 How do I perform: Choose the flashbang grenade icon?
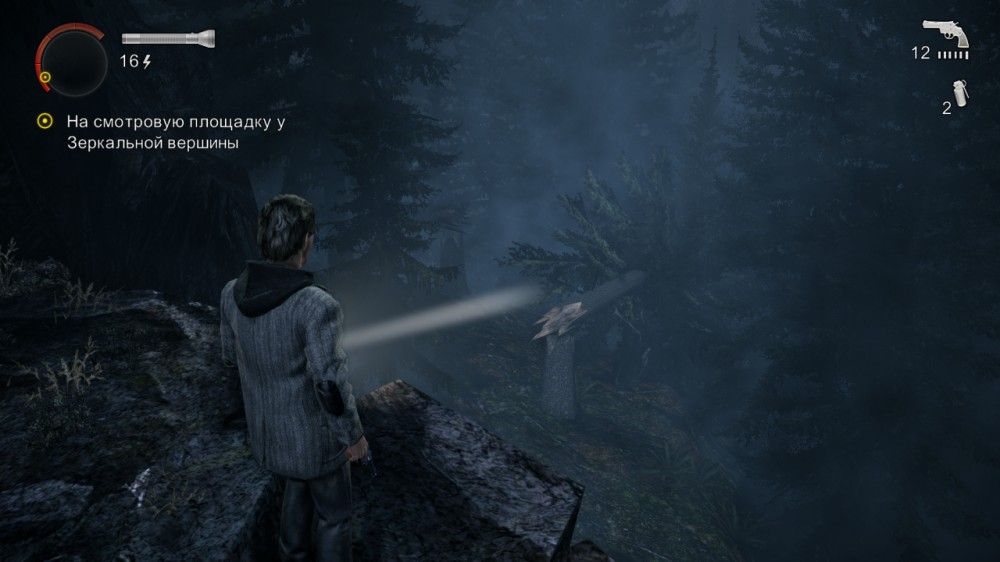click(x=960, y=94)
